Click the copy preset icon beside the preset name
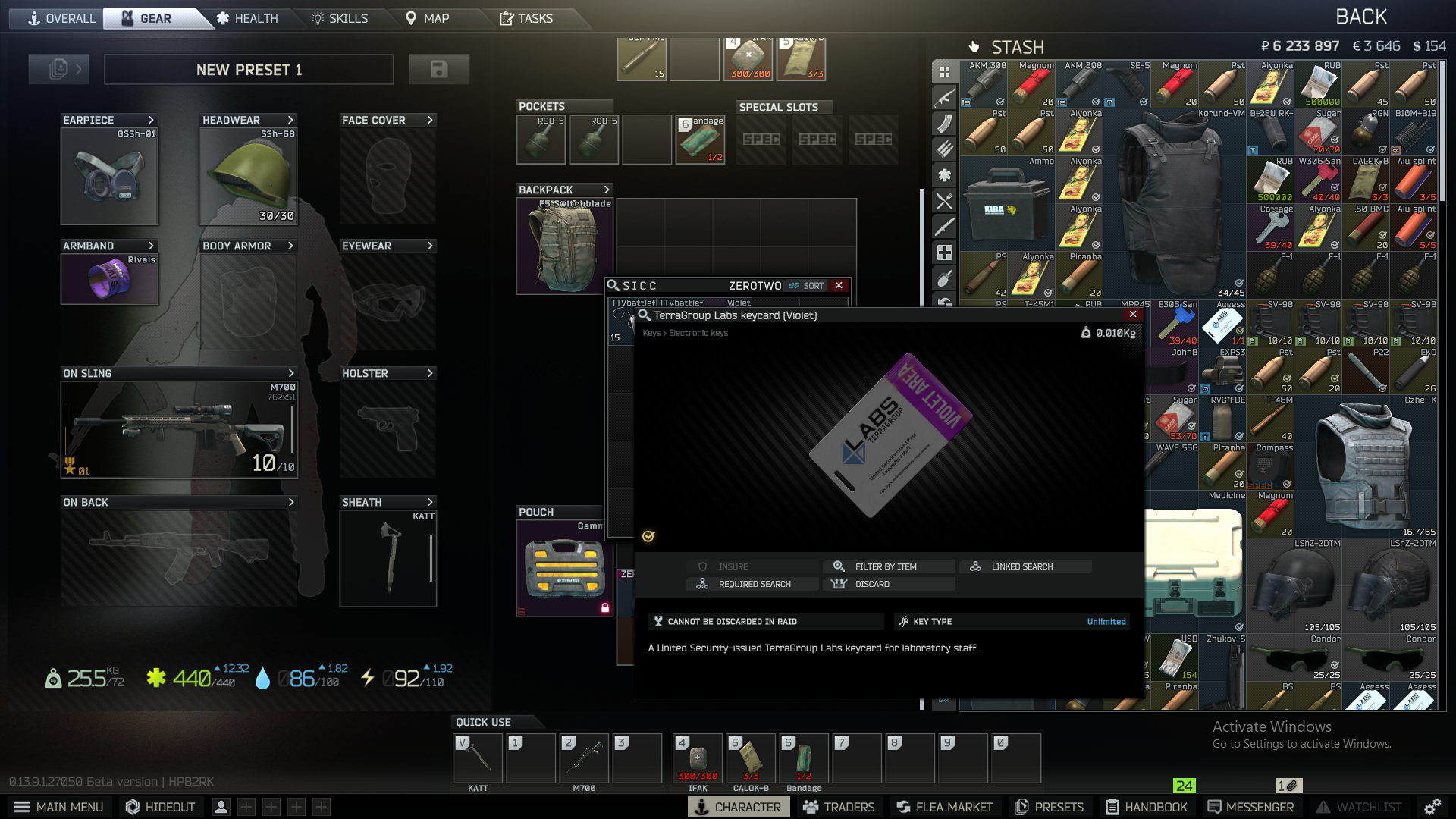This screenshot has height=819, width=1456. [58, 69]
